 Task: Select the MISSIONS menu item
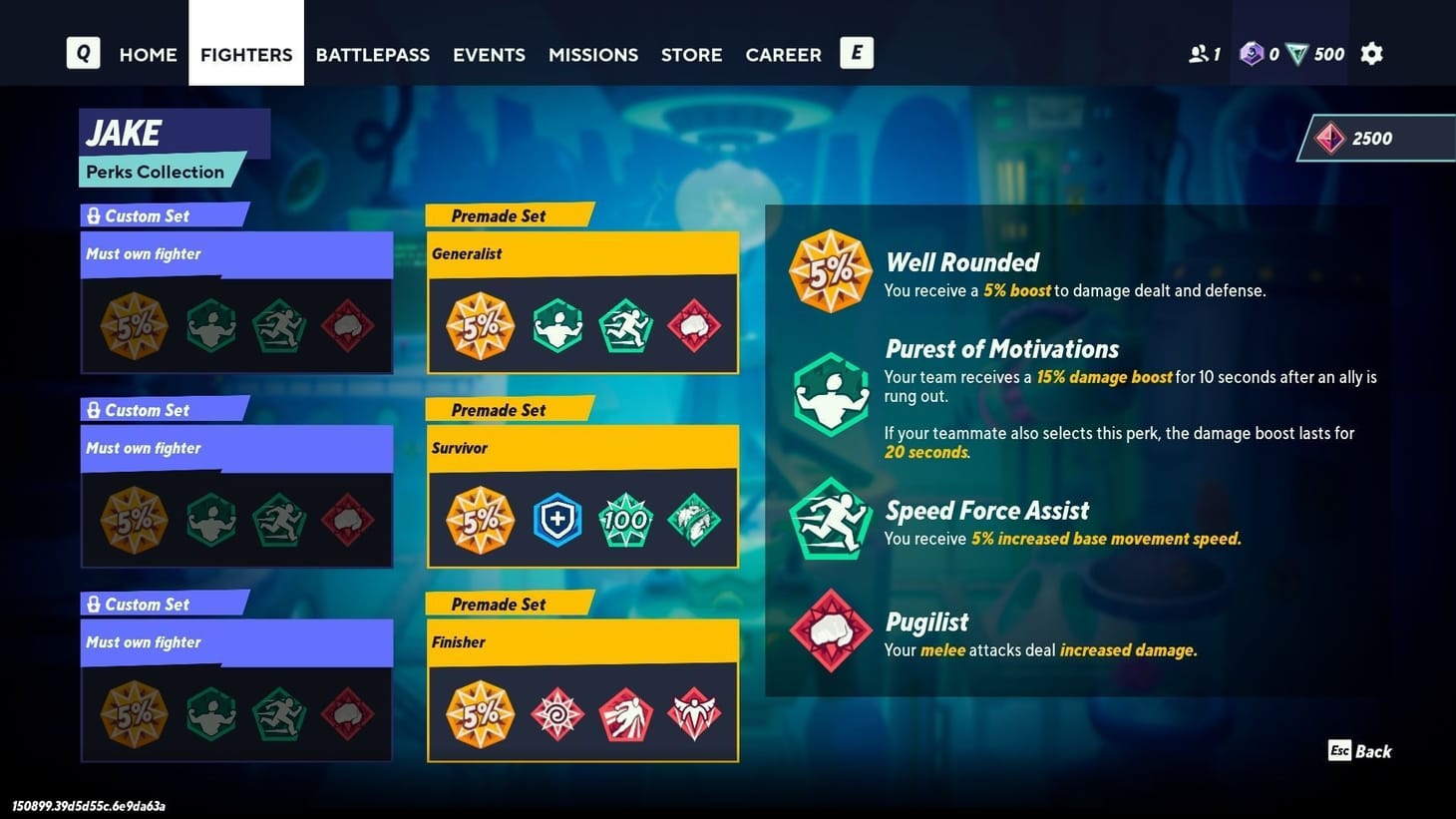pyautogui.click(x=592, y=55)
